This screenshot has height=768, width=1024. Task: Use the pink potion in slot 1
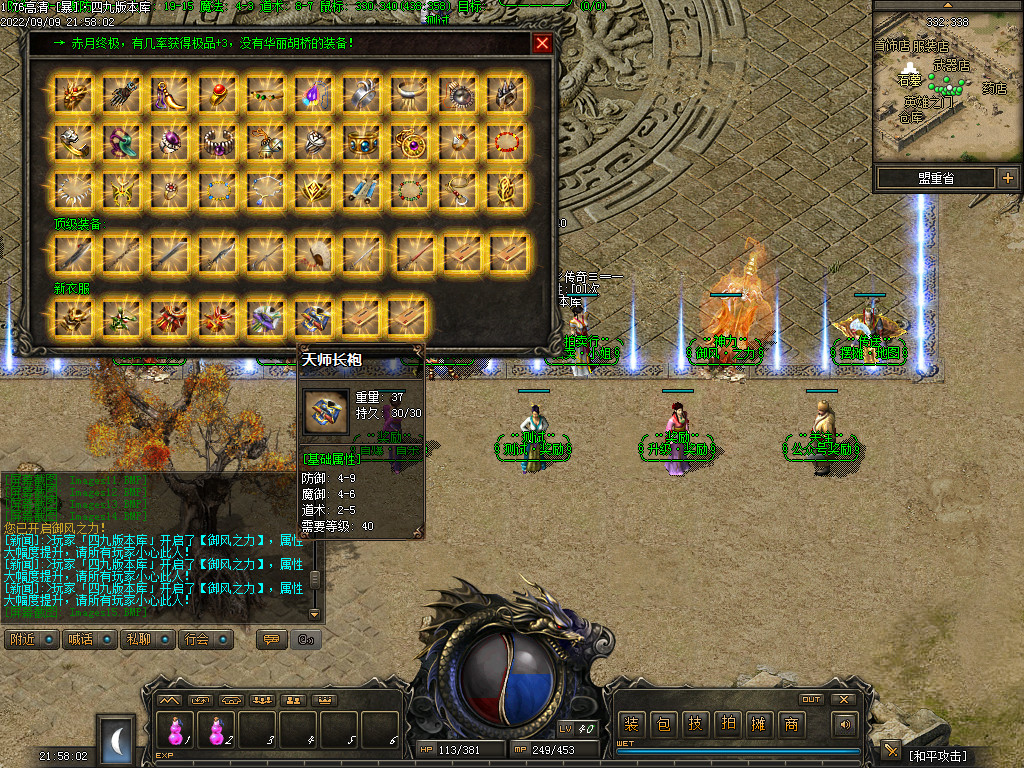[x=176, y=728]
